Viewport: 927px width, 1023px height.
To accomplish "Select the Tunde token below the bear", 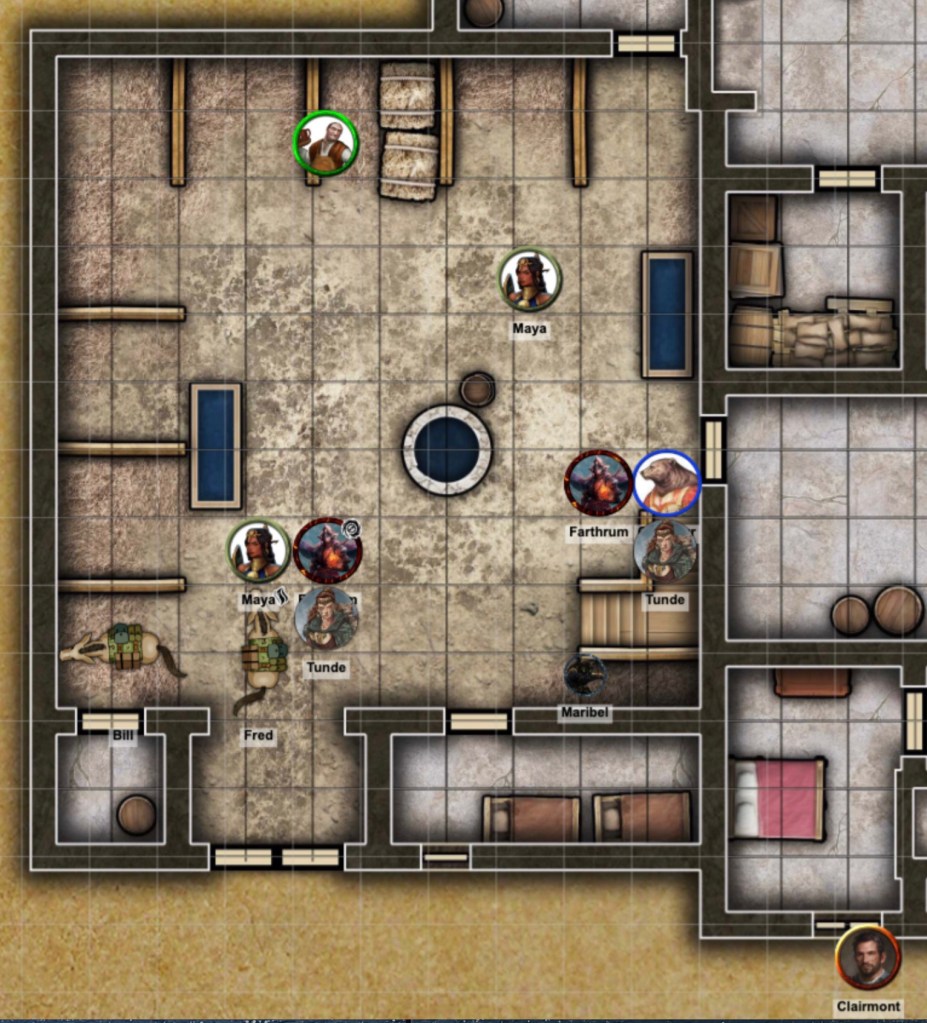I will coord(665,551).
